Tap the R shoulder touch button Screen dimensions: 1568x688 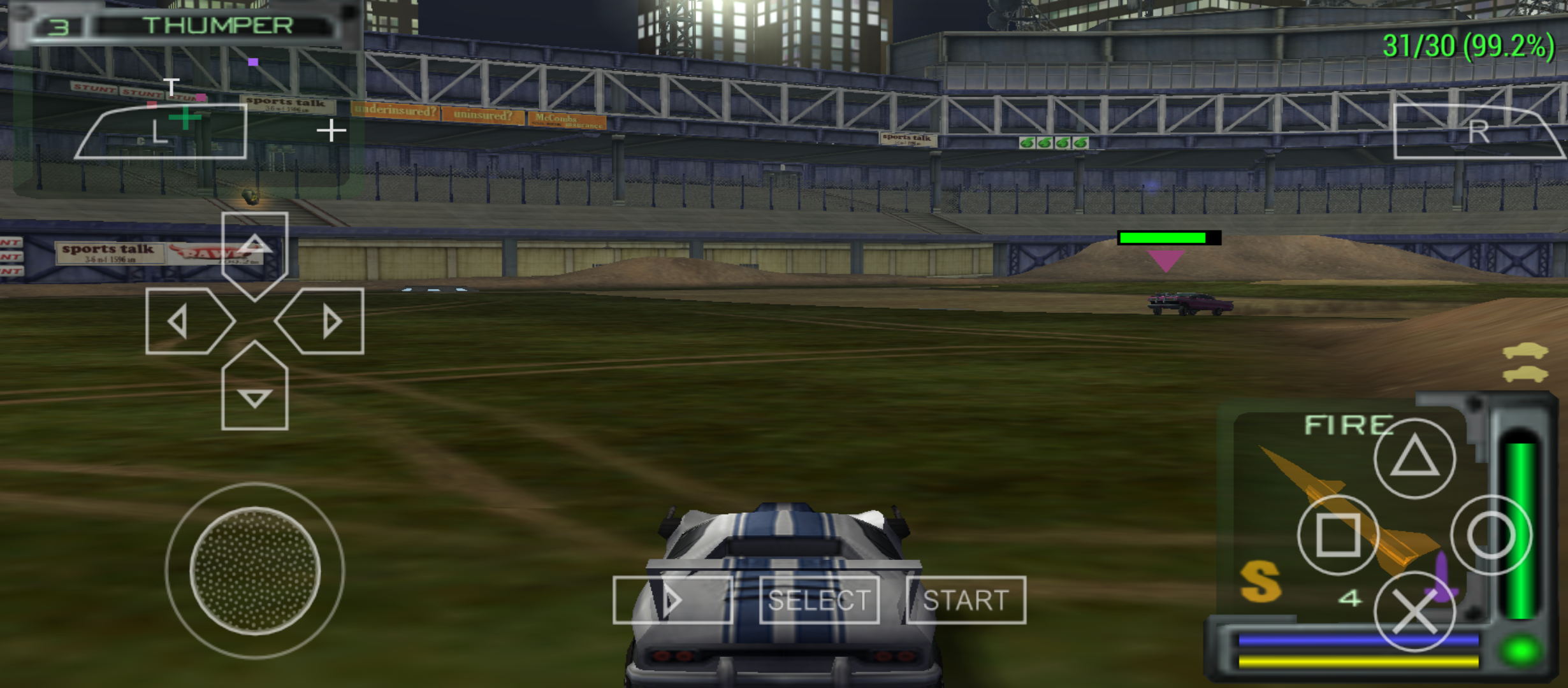pyautogui.click(x=1477, y=132)
